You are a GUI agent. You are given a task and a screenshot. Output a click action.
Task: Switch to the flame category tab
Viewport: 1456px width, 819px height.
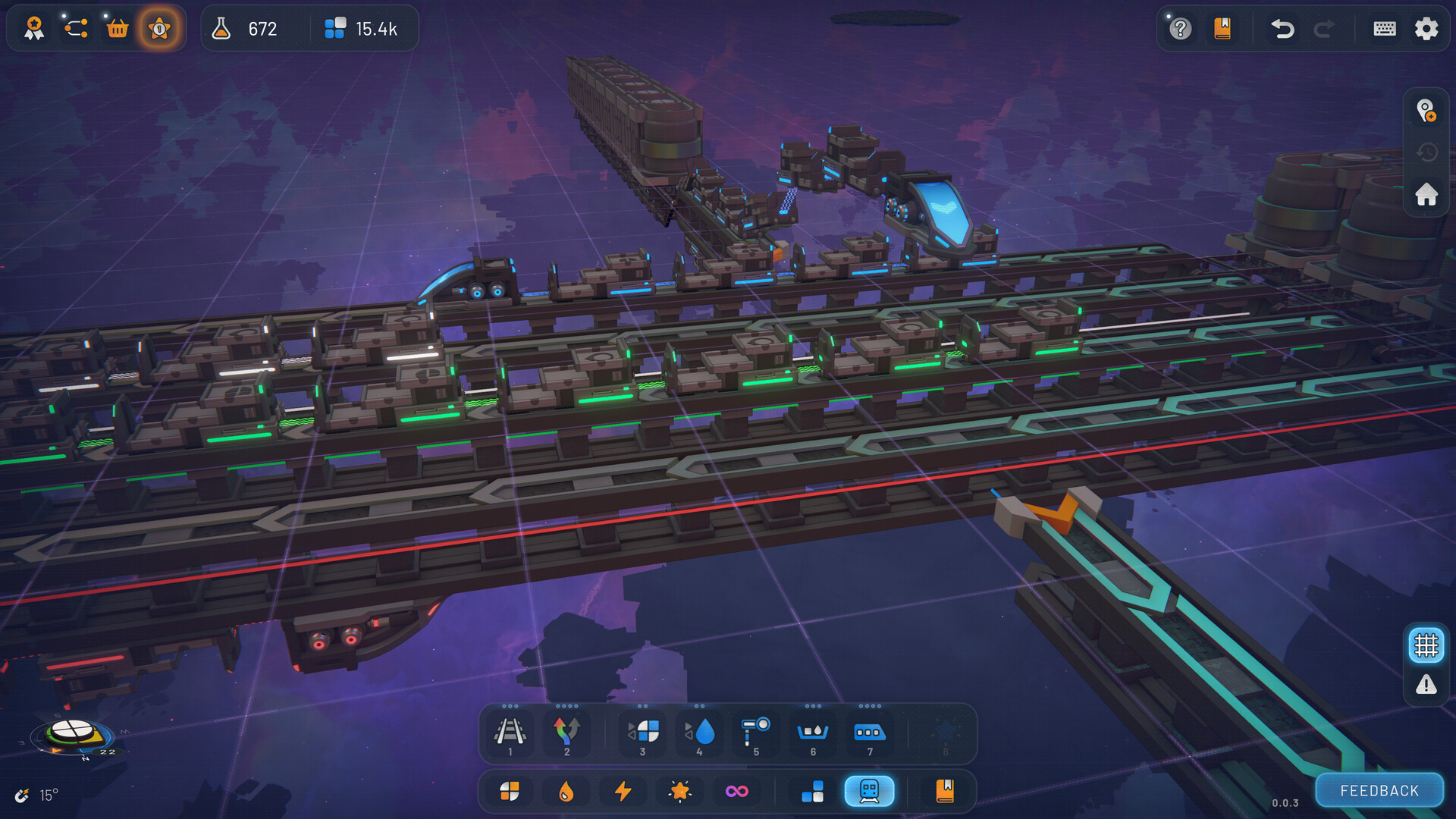(x=566, y=791)
